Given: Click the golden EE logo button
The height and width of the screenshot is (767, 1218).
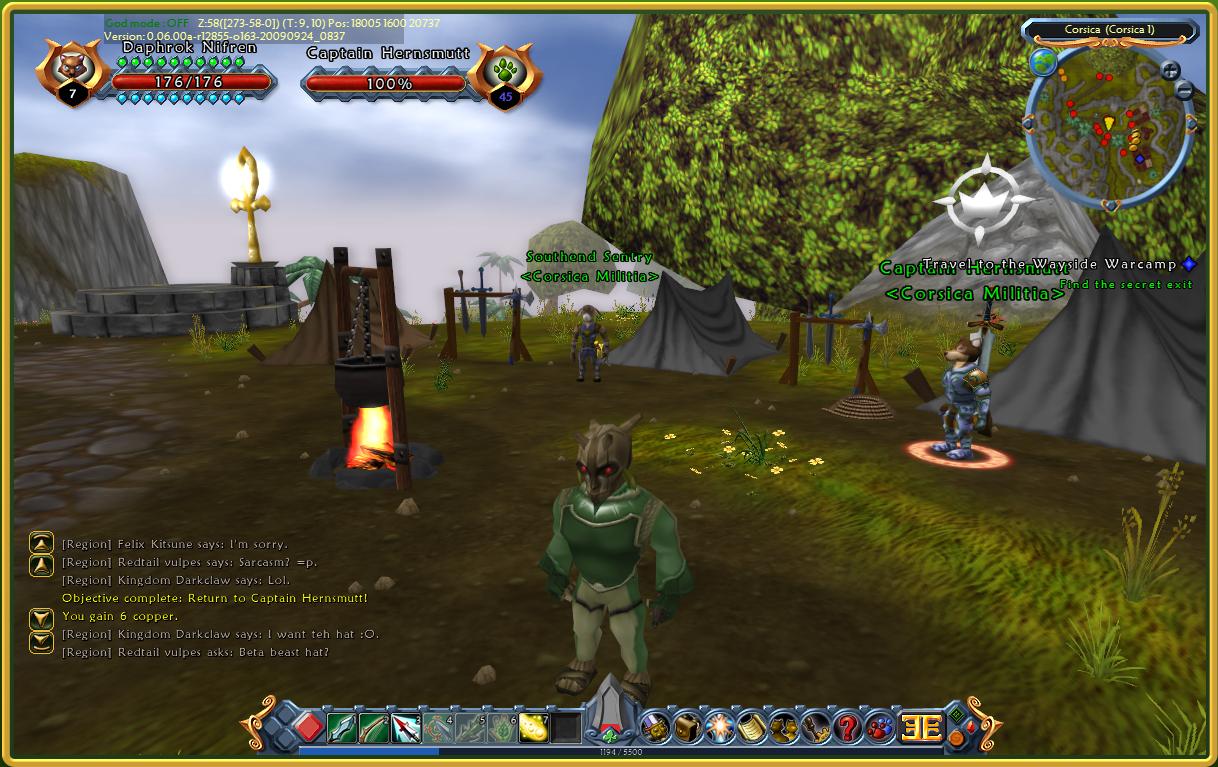Looking at the screenshot, I should [920, 727].
